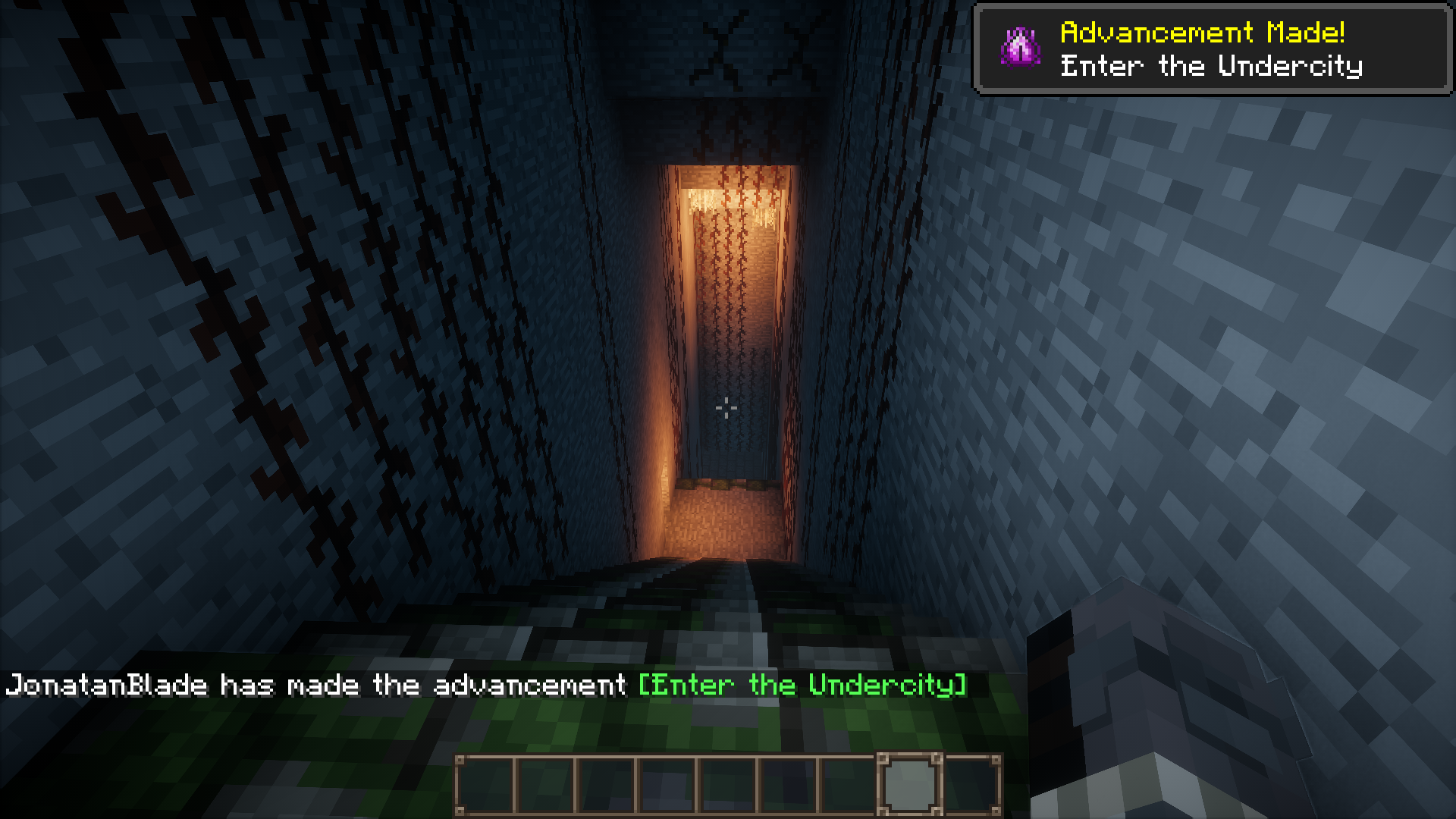This screenshot has width=1456, height=819.
Task: Select hotbar slot six
Action: click(789, 781)
